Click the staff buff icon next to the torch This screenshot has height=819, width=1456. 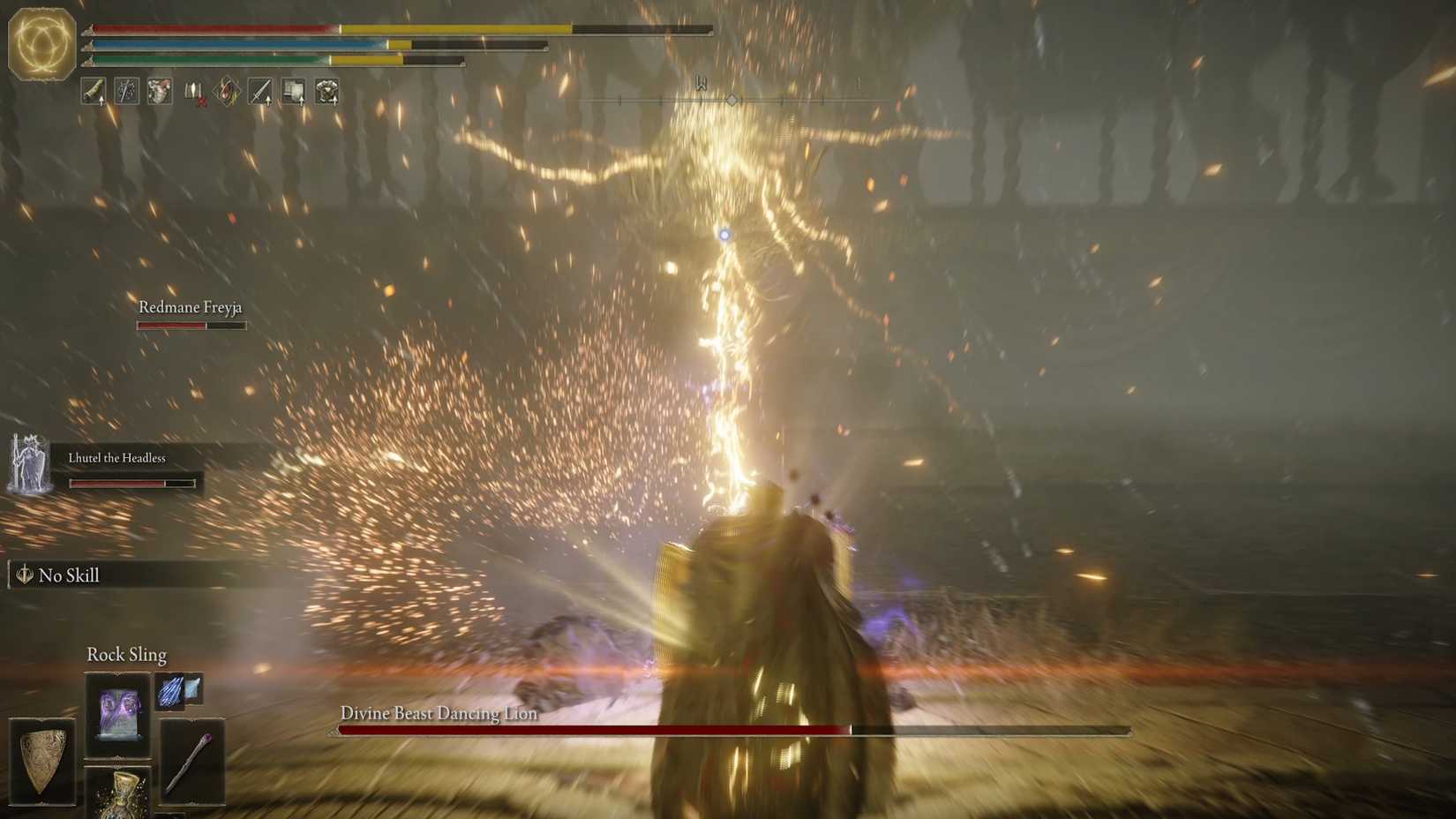(126, 92)
